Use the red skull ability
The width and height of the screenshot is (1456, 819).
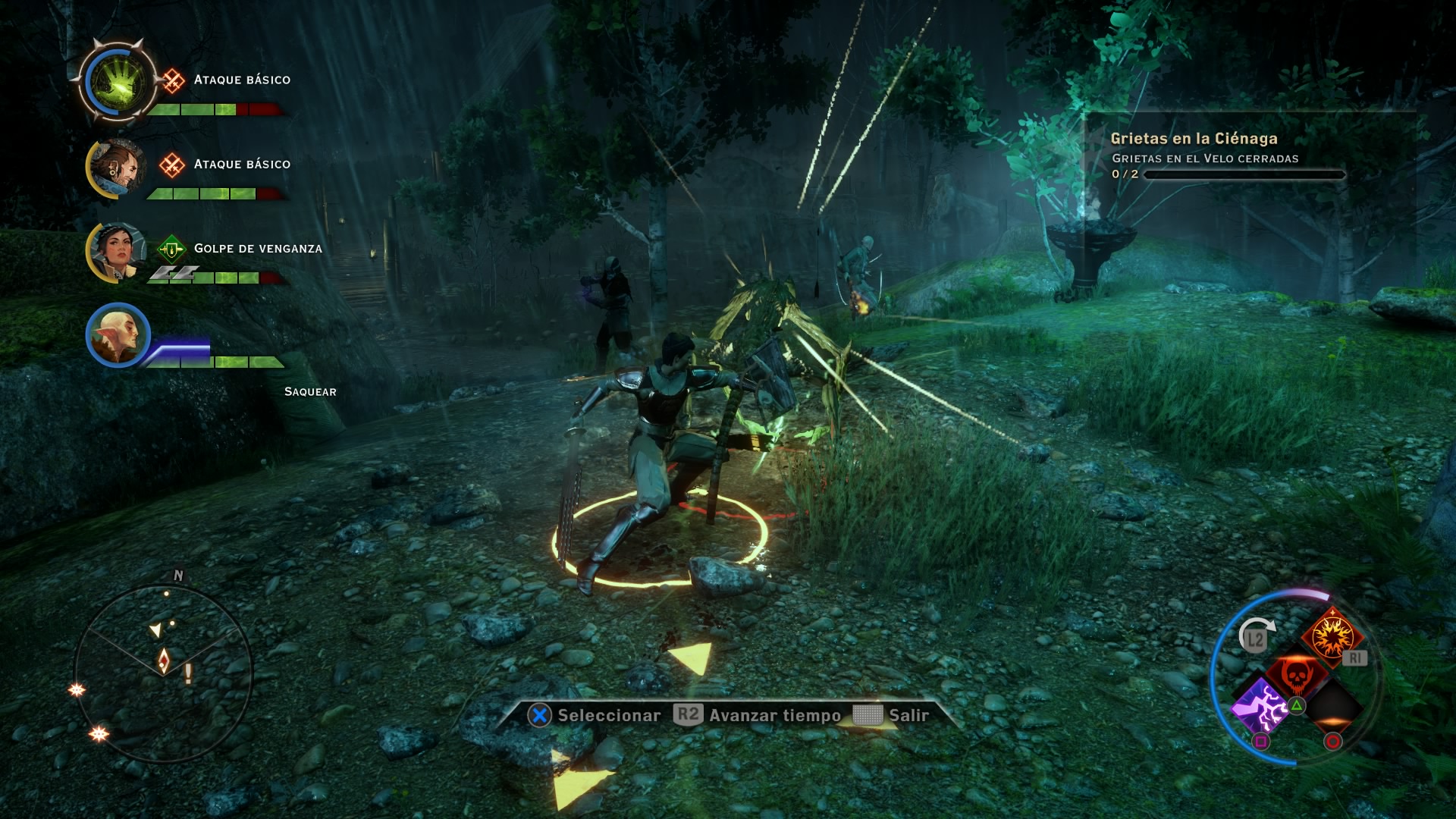(x=1296, y=674)
